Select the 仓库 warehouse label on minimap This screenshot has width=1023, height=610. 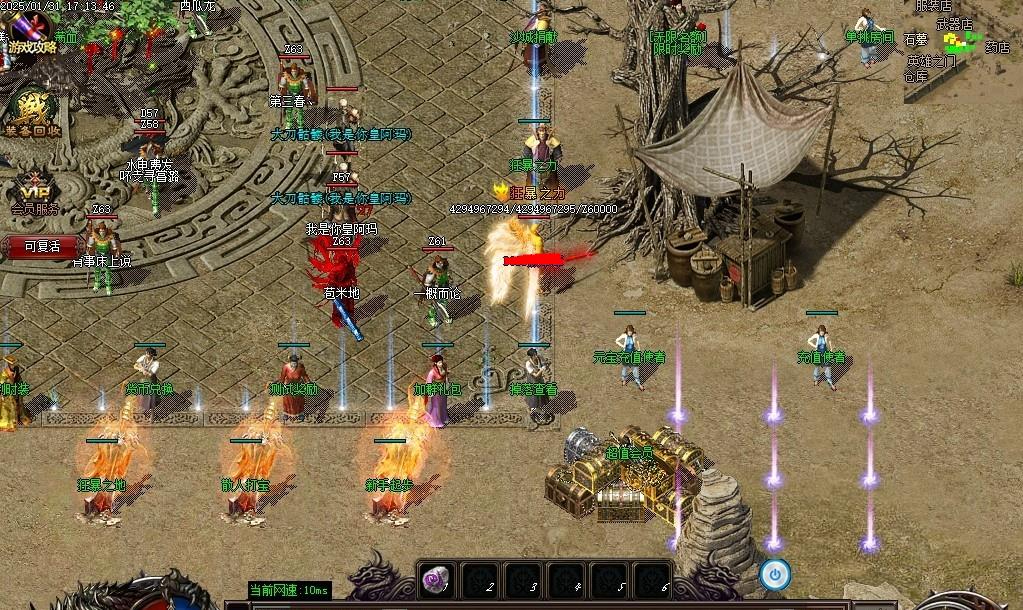click(x=916, y=76)
